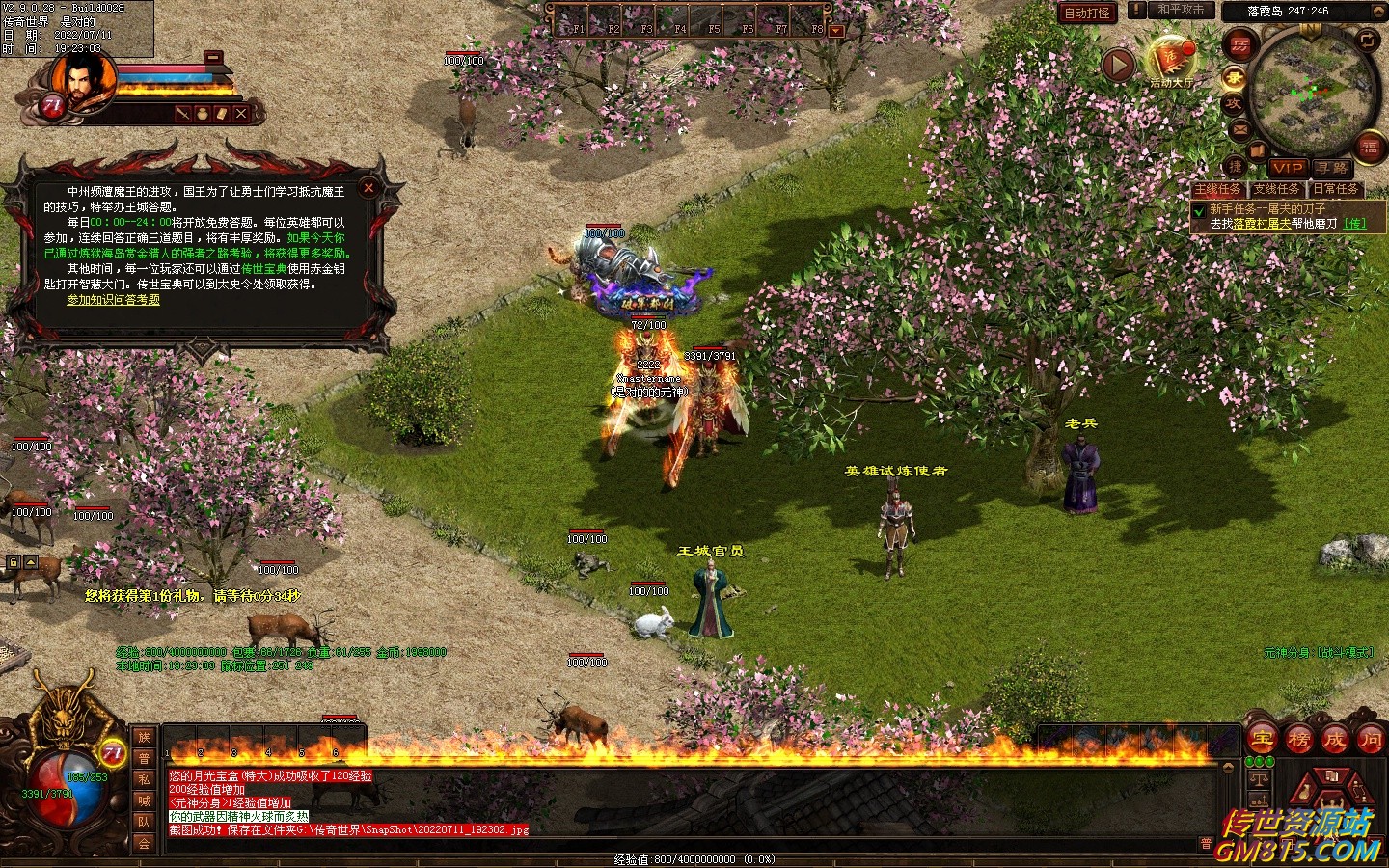Switch to the 主线任务 quest tab
This screenshot has width=1389, height=868.
[x=1219, y=189]
